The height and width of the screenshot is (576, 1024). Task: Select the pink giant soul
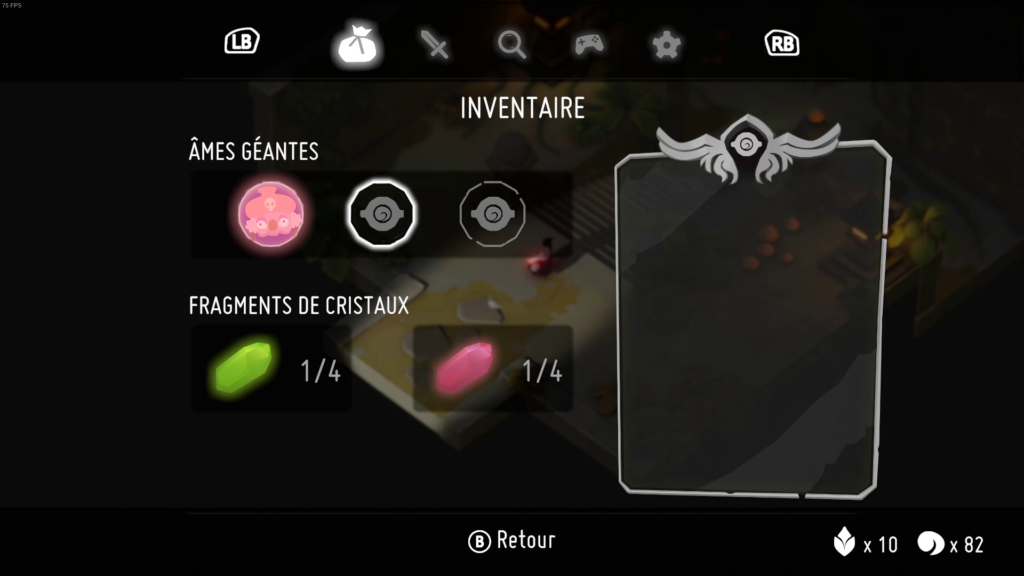pyautogui.click(x=274, y=213)
